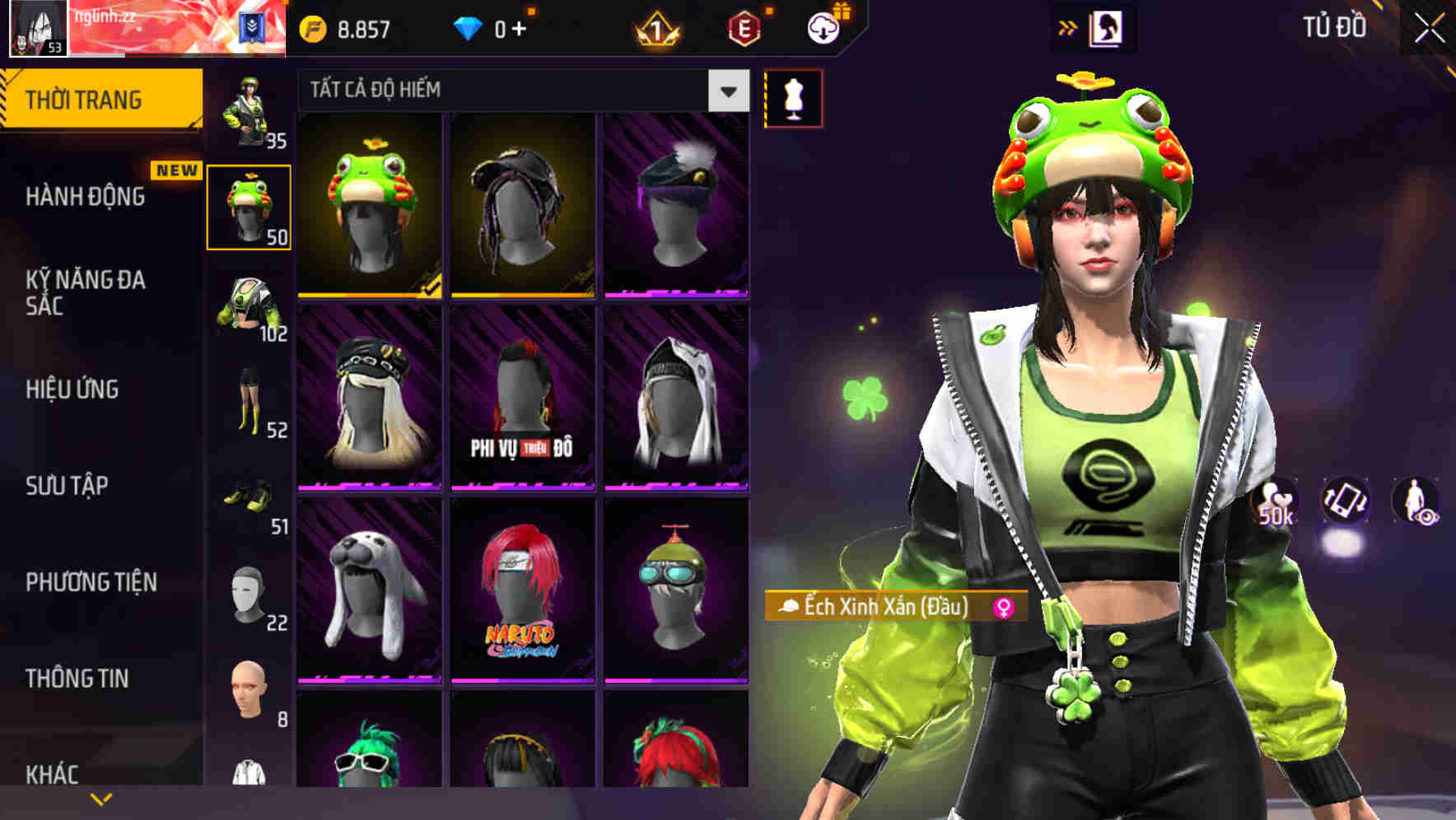Toggle the mannequin try-on preview
Screen dimensions: 1456x820
coord(792,96)
